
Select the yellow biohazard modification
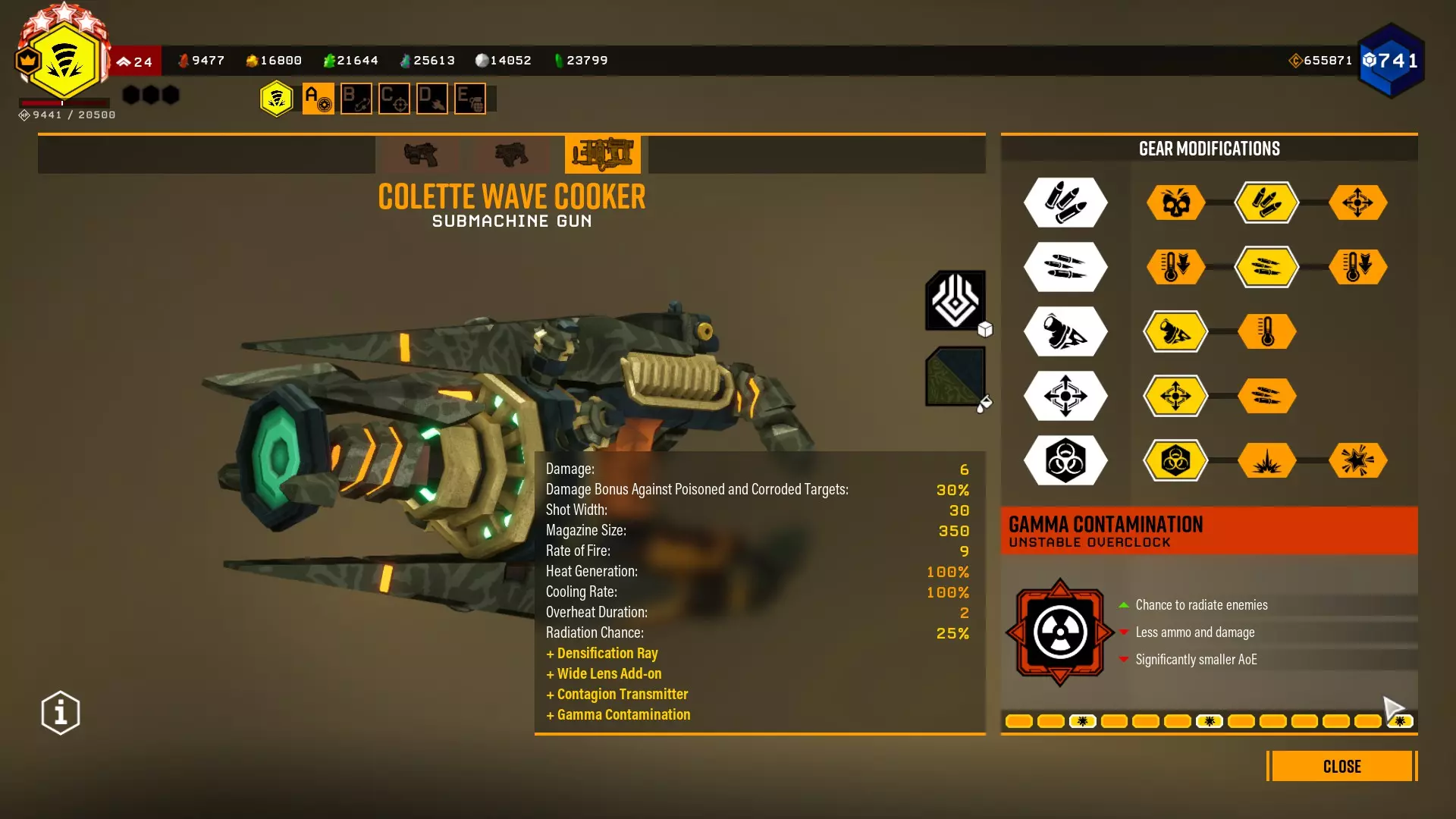point(1175,460)
